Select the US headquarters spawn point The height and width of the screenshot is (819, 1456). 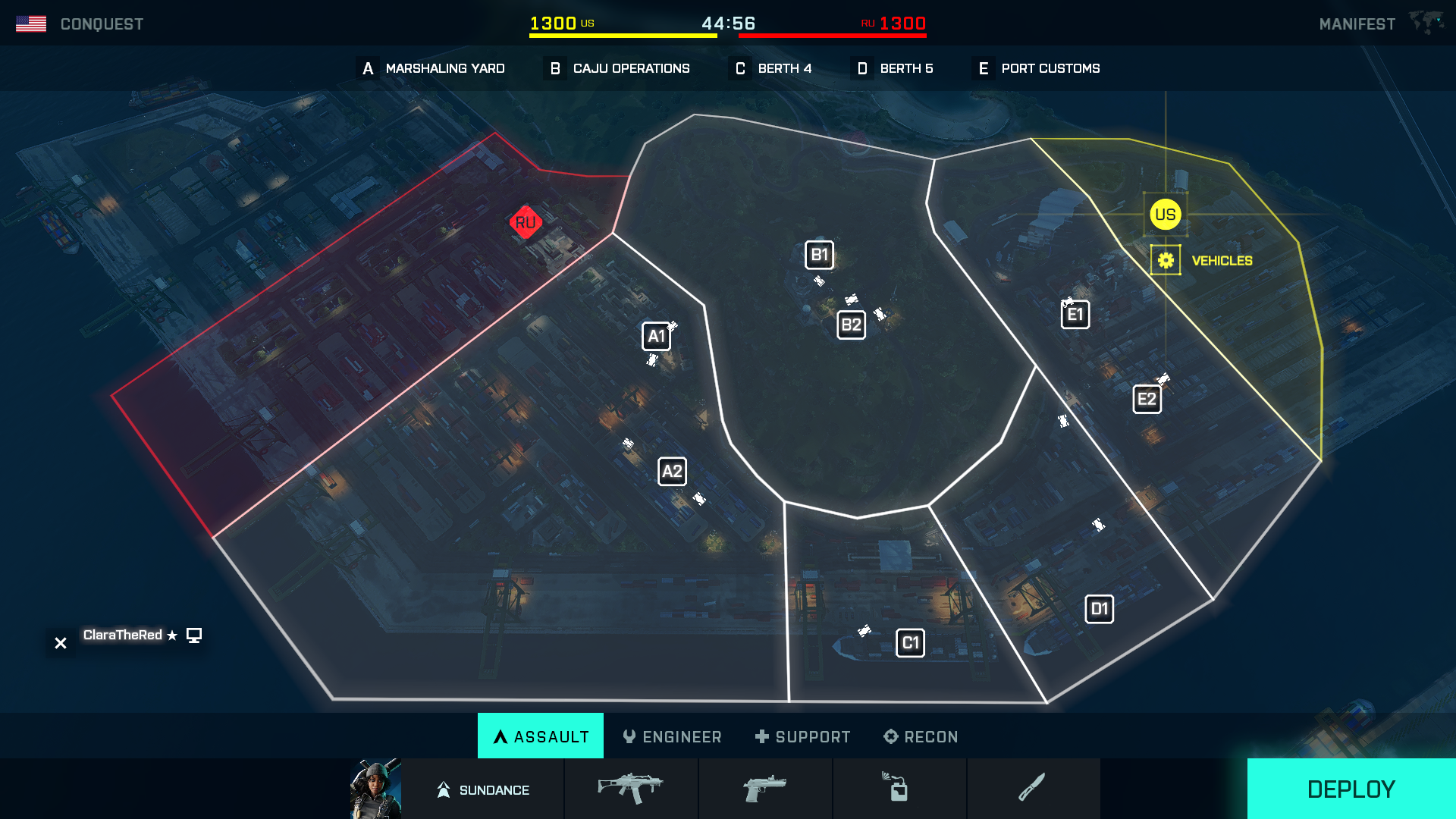1165,215
